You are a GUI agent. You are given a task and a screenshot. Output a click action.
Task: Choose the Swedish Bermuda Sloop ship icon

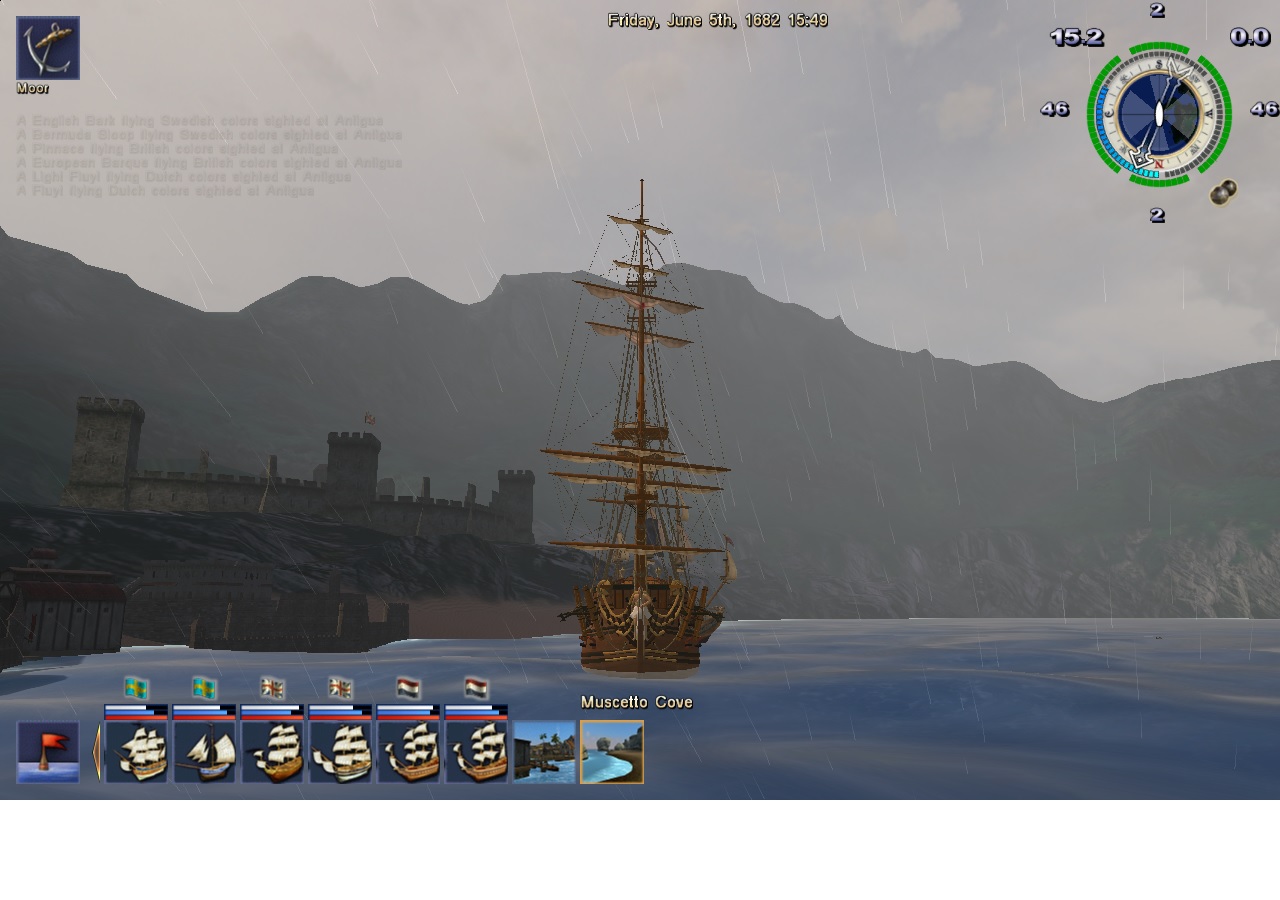[x=204, y=752]
